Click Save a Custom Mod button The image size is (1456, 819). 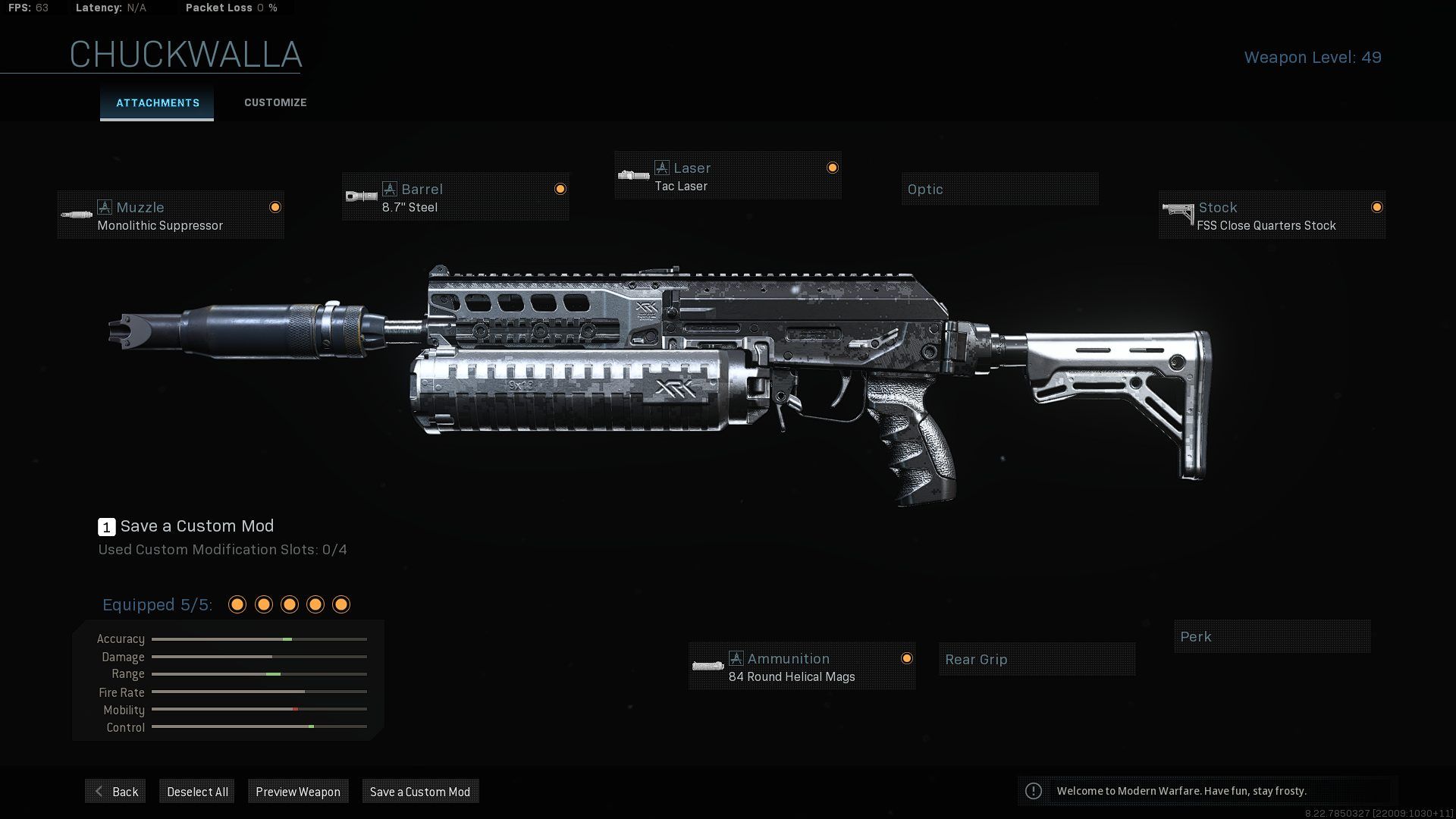tap(419, 791)
